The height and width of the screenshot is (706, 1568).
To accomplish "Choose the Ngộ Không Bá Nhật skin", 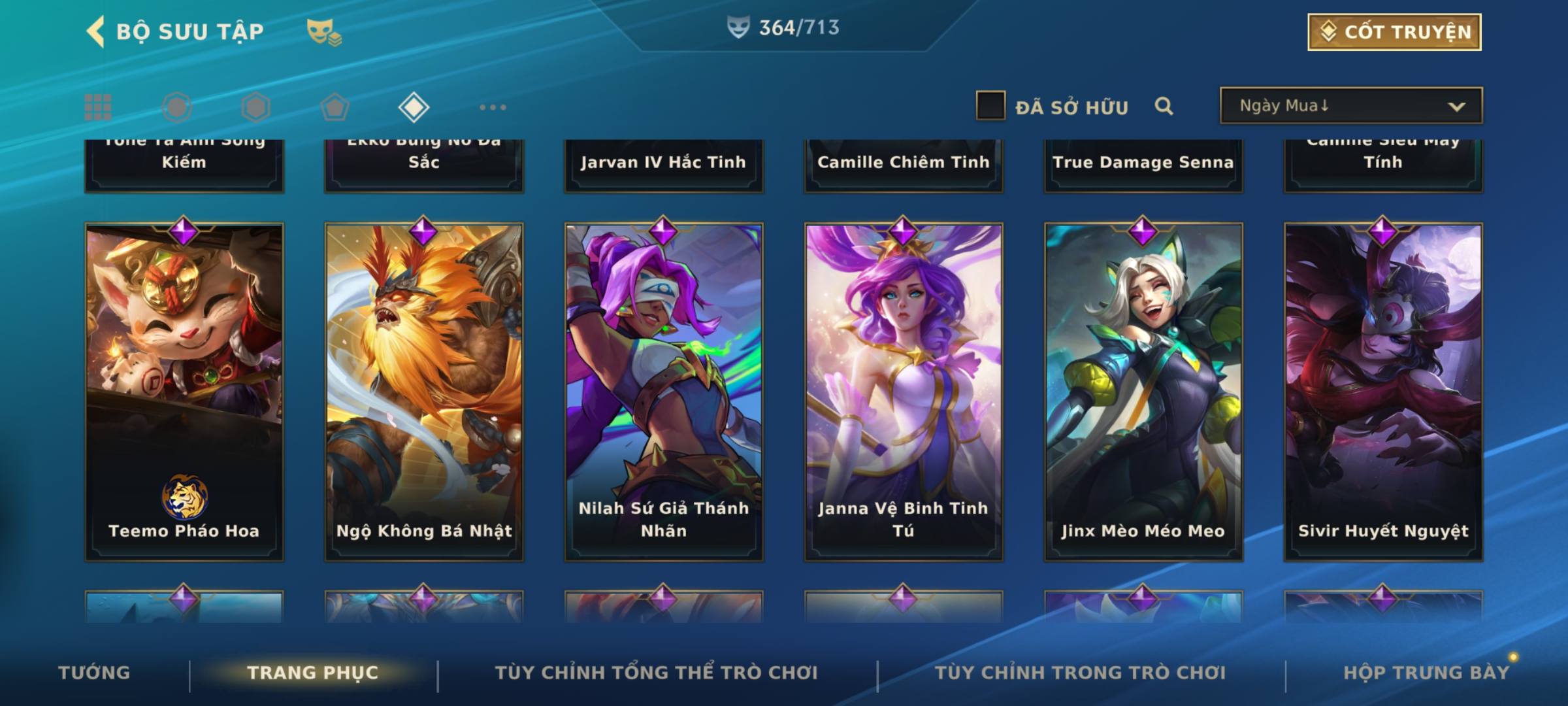I will [424, 392].
